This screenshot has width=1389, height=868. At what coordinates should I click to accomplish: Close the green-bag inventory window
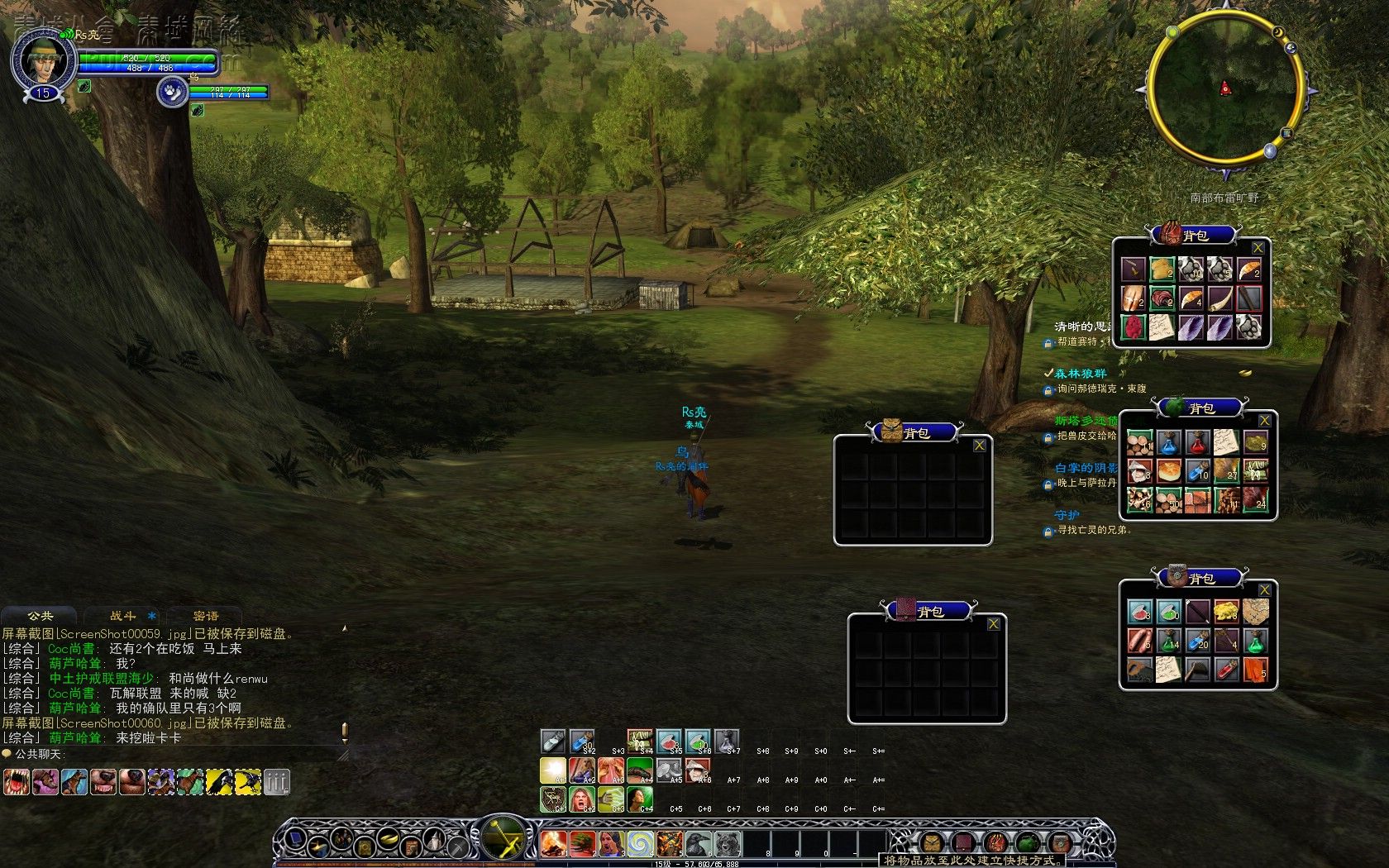1264,421
